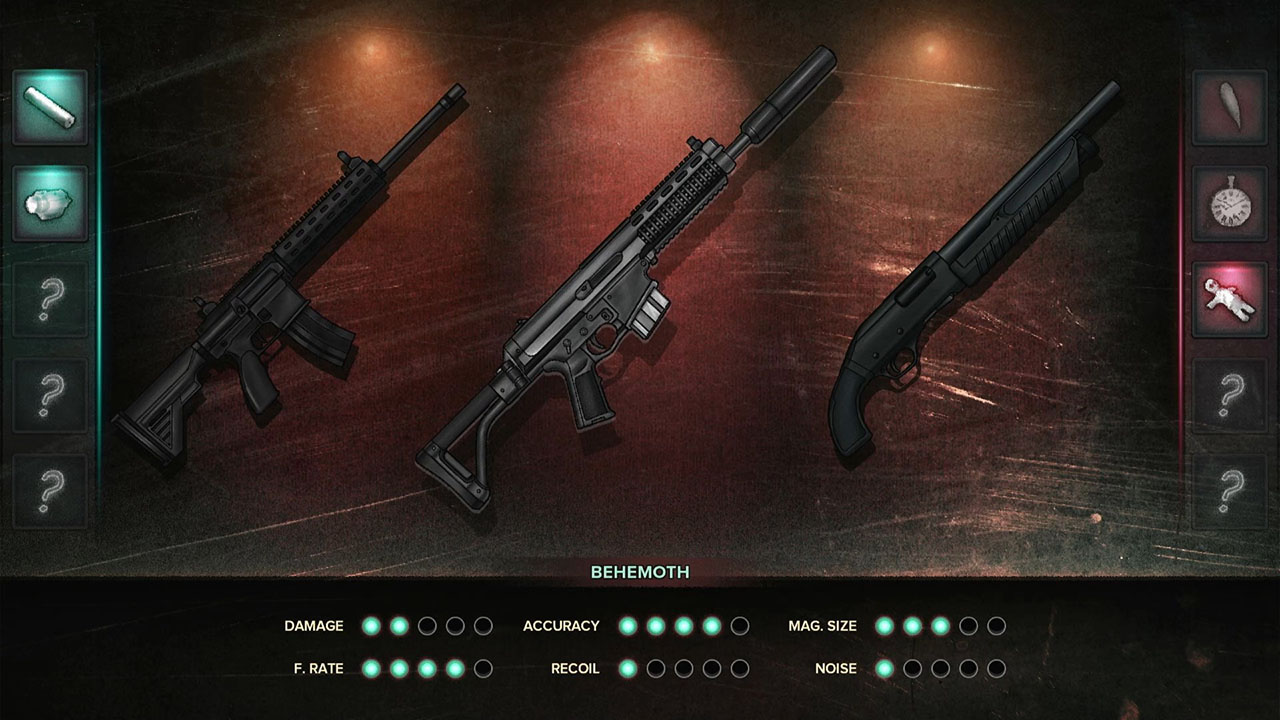
Task: Toggle the first Noise stat dot
Action: (882, 668)
